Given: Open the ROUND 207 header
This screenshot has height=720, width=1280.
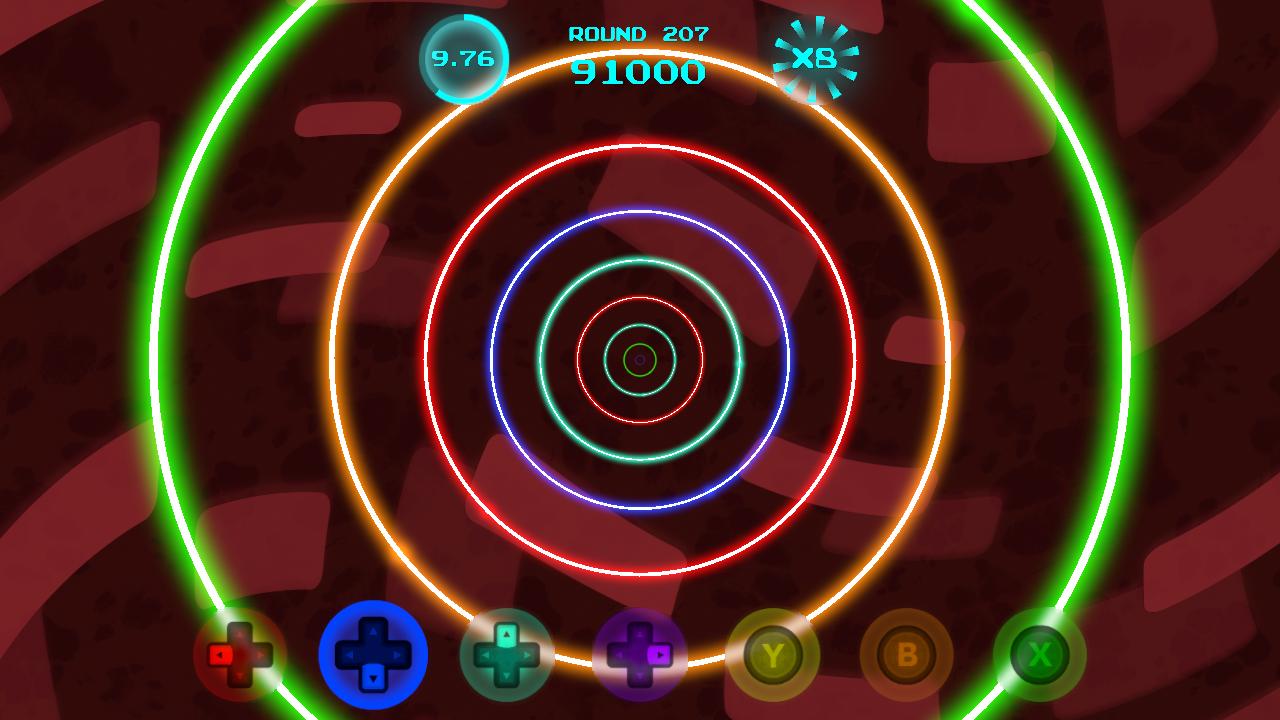Looking at the screenshot, I should click(639, 33).
